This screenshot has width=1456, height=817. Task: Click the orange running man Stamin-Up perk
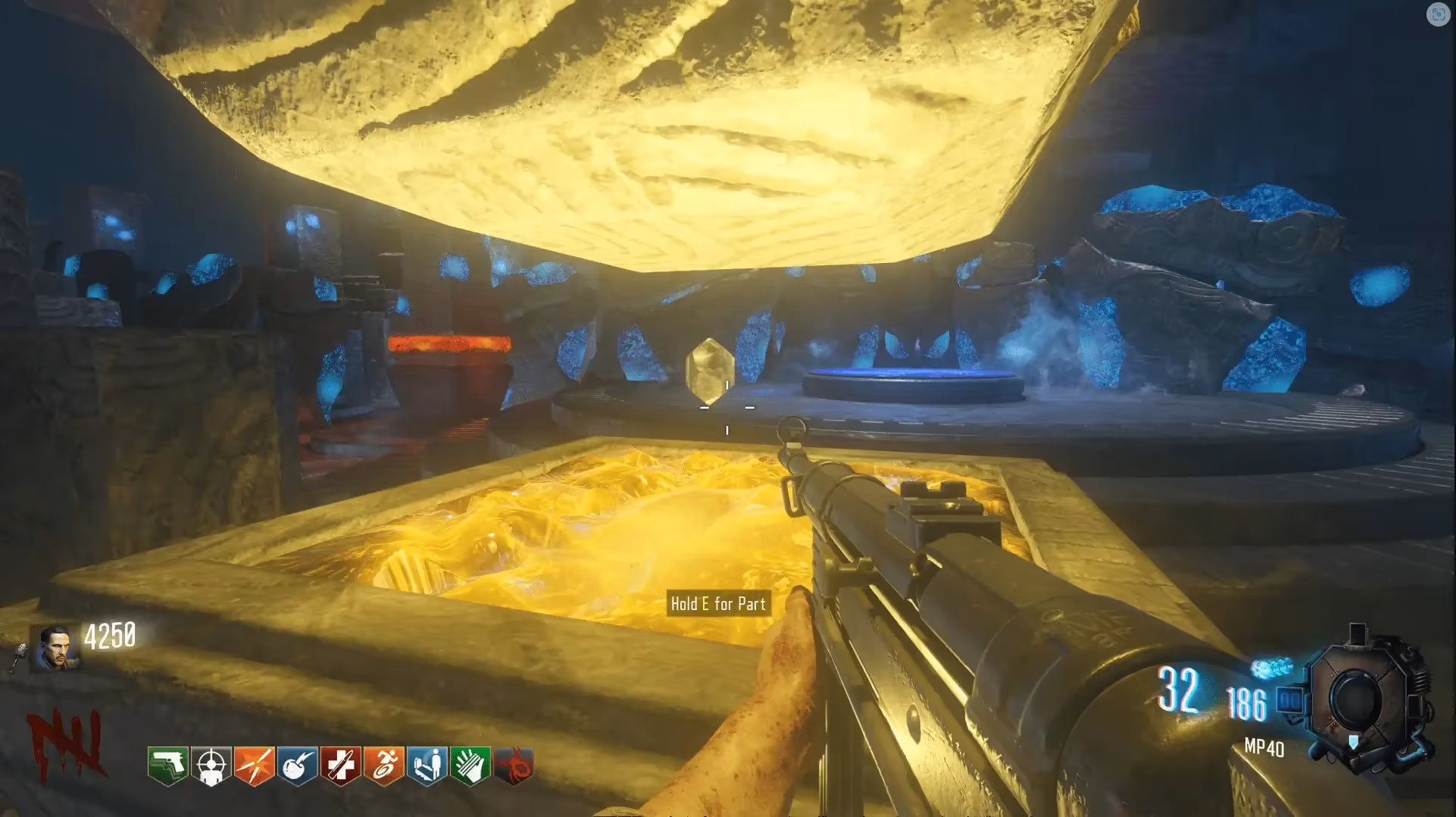[383, 765]
